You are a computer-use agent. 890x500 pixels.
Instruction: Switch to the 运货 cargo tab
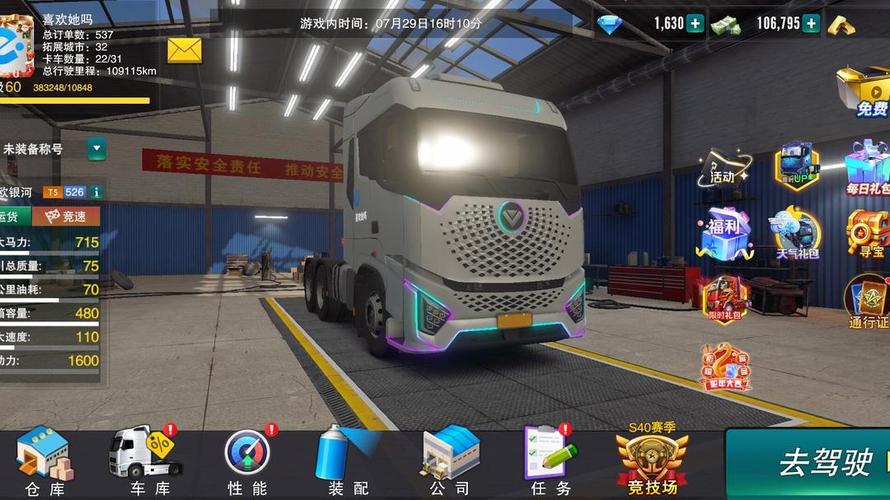click(12, 216)
